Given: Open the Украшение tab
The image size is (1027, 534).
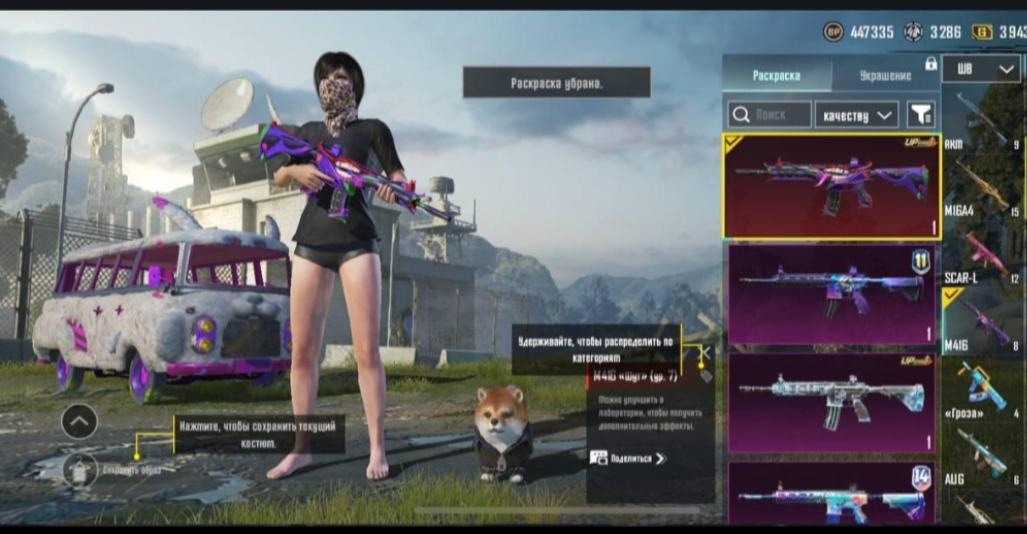Looking at the screenshot, I should pos(885,76).
